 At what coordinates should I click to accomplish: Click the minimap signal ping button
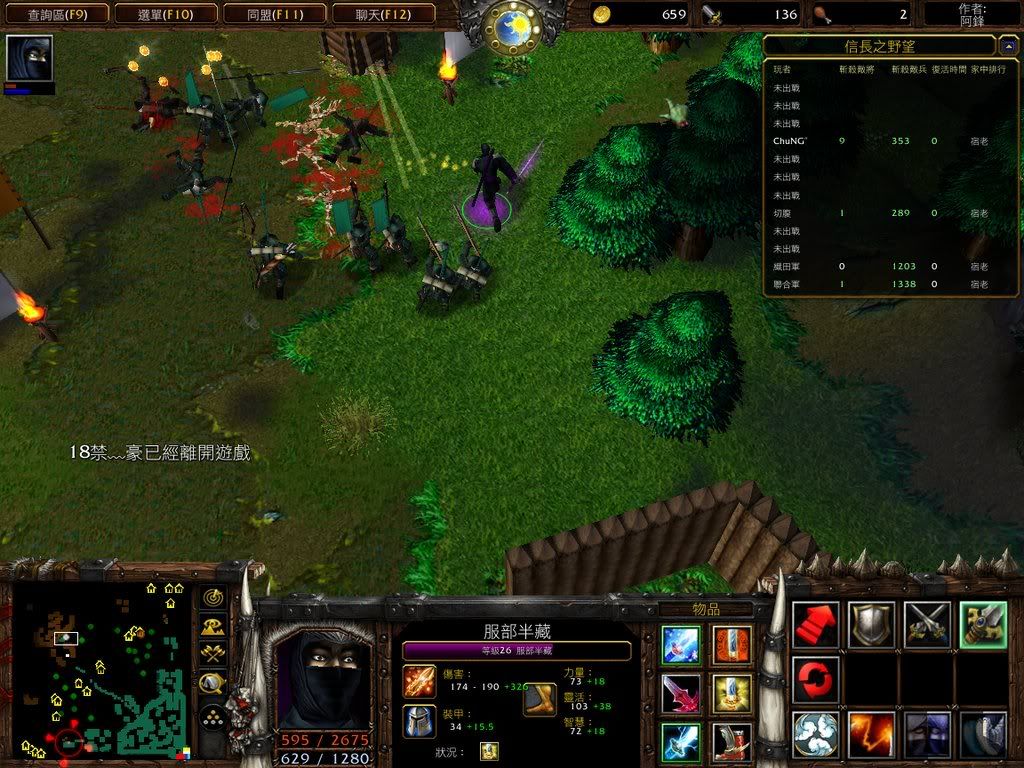[212, 598]
